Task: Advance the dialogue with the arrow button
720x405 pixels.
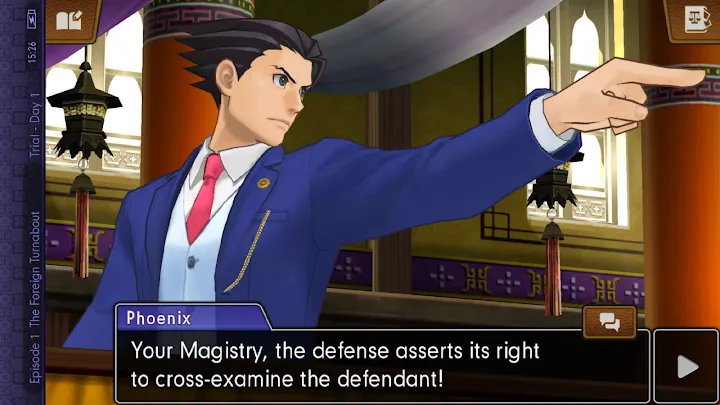Action: [x=686, y=366]
